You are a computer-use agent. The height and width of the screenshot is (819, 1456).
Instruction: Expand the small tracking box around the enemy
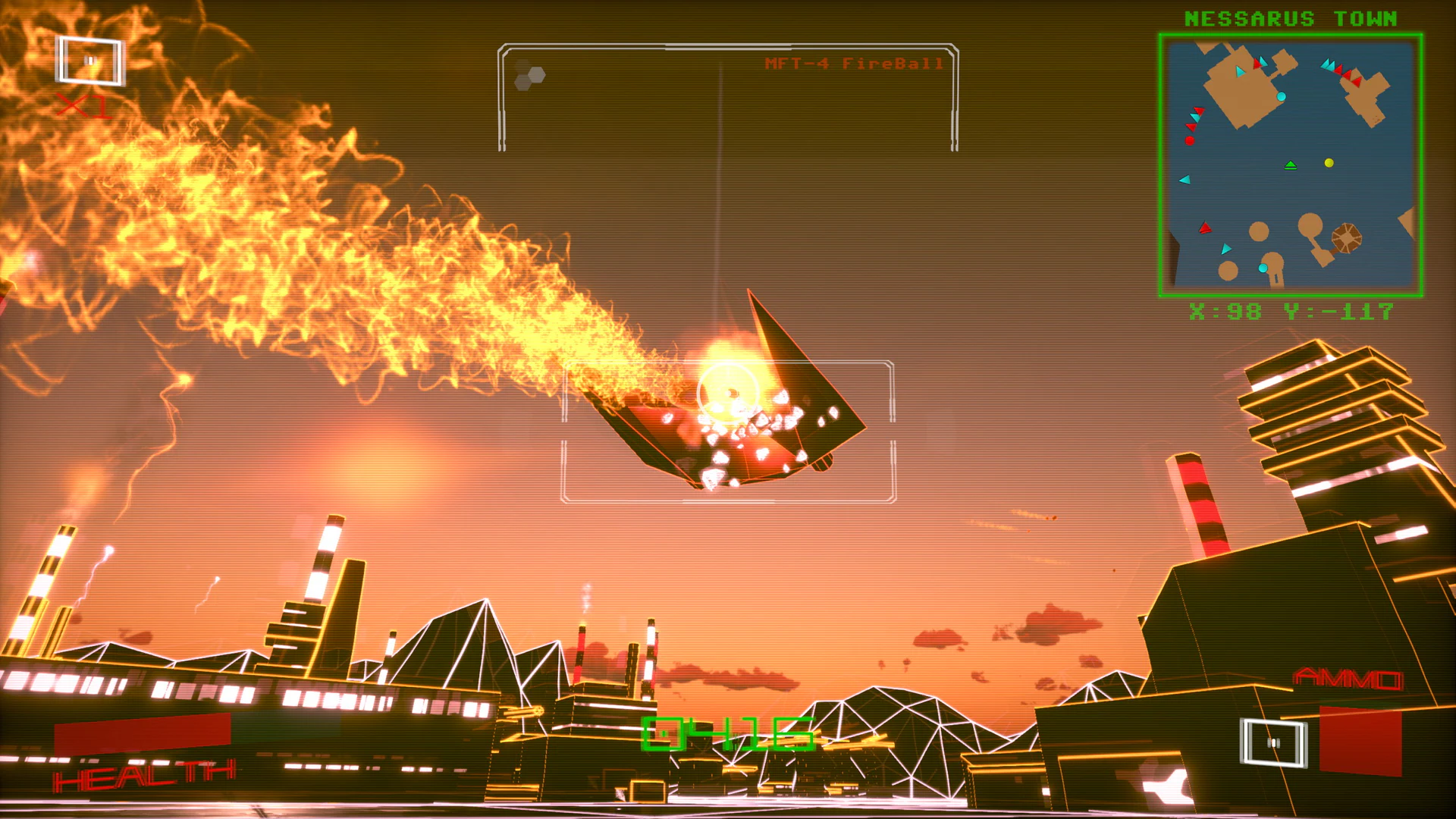[x=726, y=432]
